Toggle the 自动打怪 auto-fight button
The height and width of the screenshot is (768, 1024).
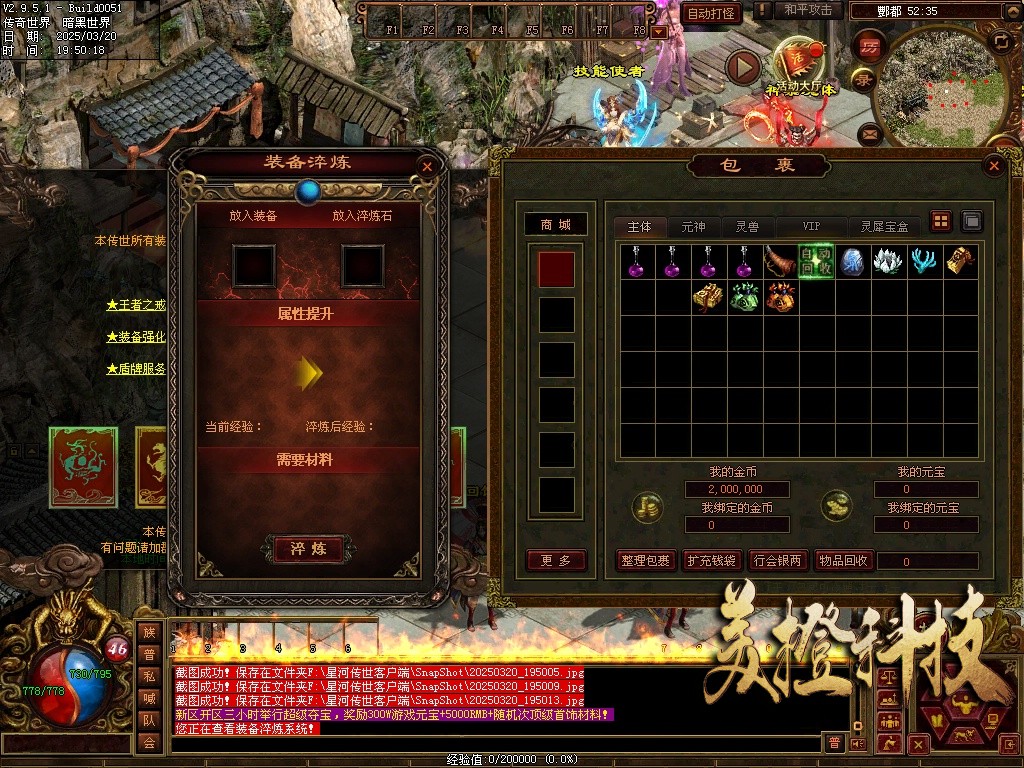pos(712,13)
